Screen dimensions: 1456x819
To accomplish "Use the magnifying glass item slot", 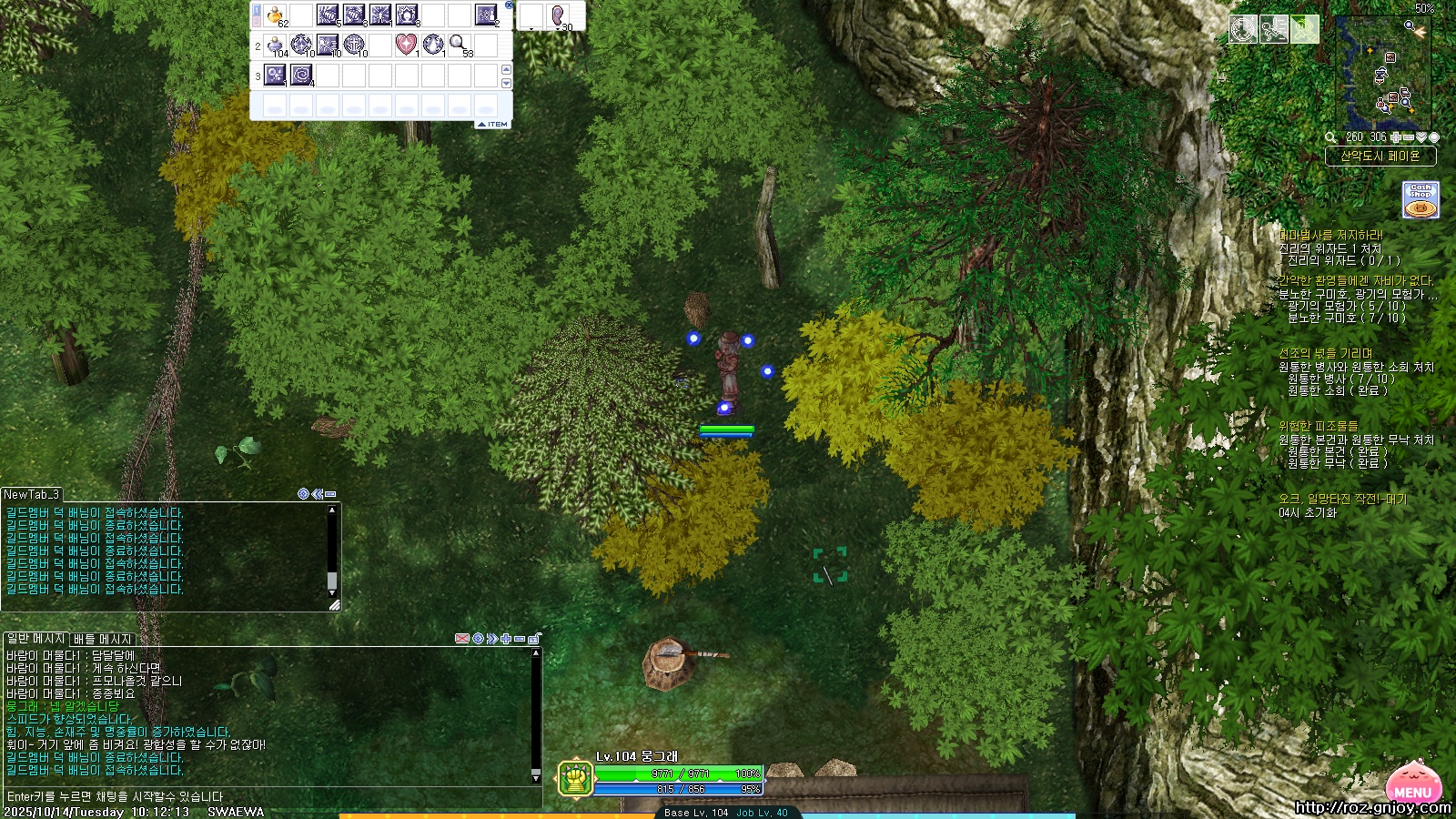I will (x=459, y=44).
